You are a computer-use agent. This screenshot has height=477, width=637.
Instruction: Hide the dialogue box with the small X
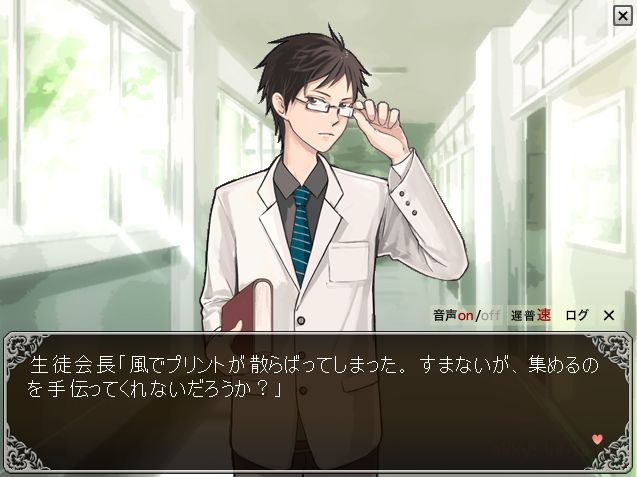tap(608, 315)
